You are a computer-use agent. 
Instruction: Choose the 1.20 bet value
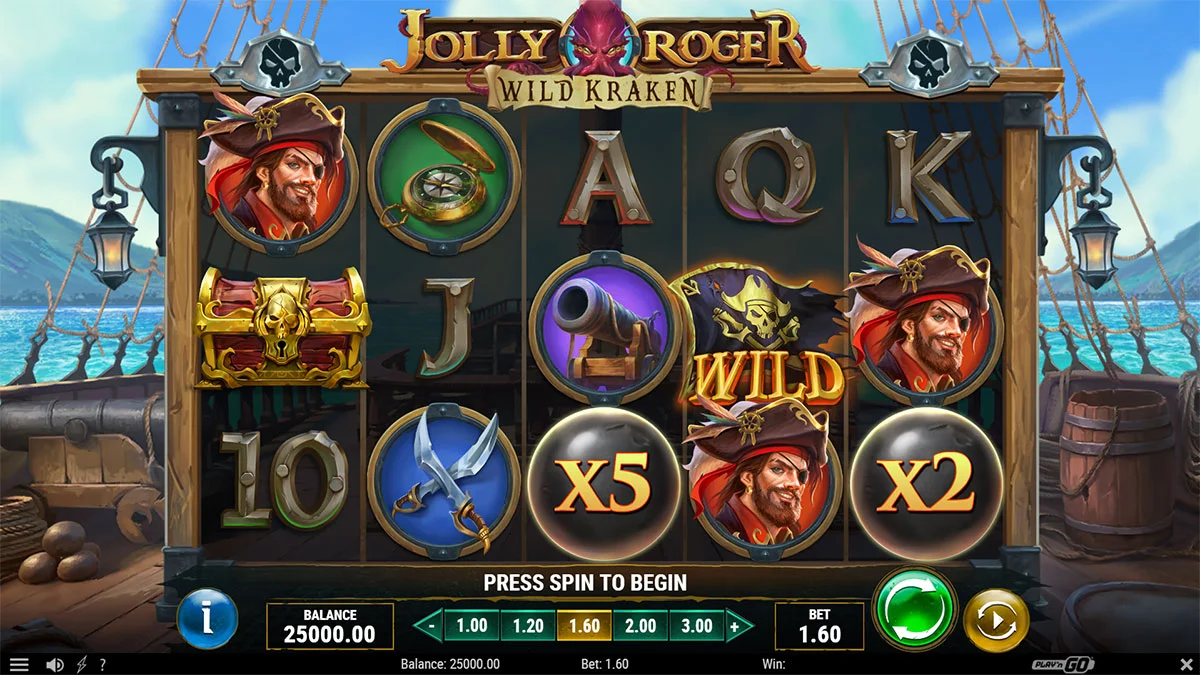[528, 627]
